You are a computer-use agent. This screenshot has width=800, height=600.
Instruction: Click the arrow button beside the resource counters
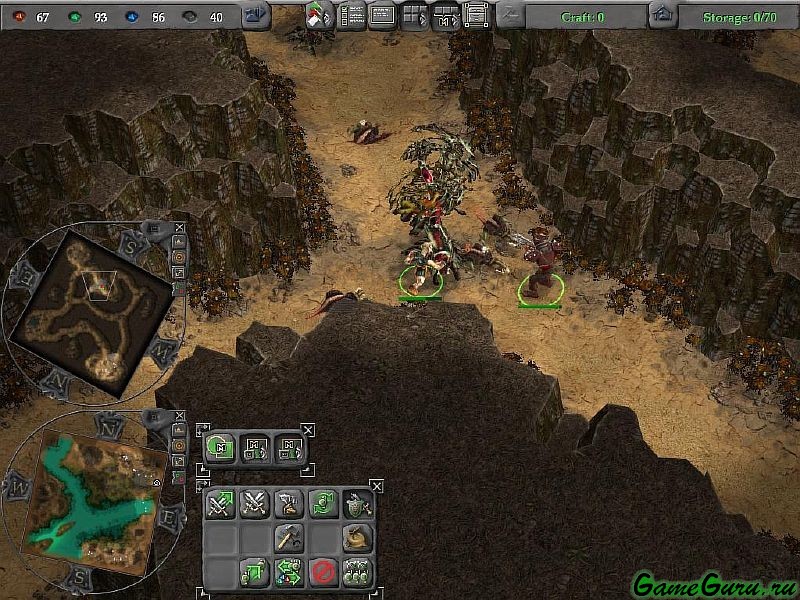(x=255, y=15)
